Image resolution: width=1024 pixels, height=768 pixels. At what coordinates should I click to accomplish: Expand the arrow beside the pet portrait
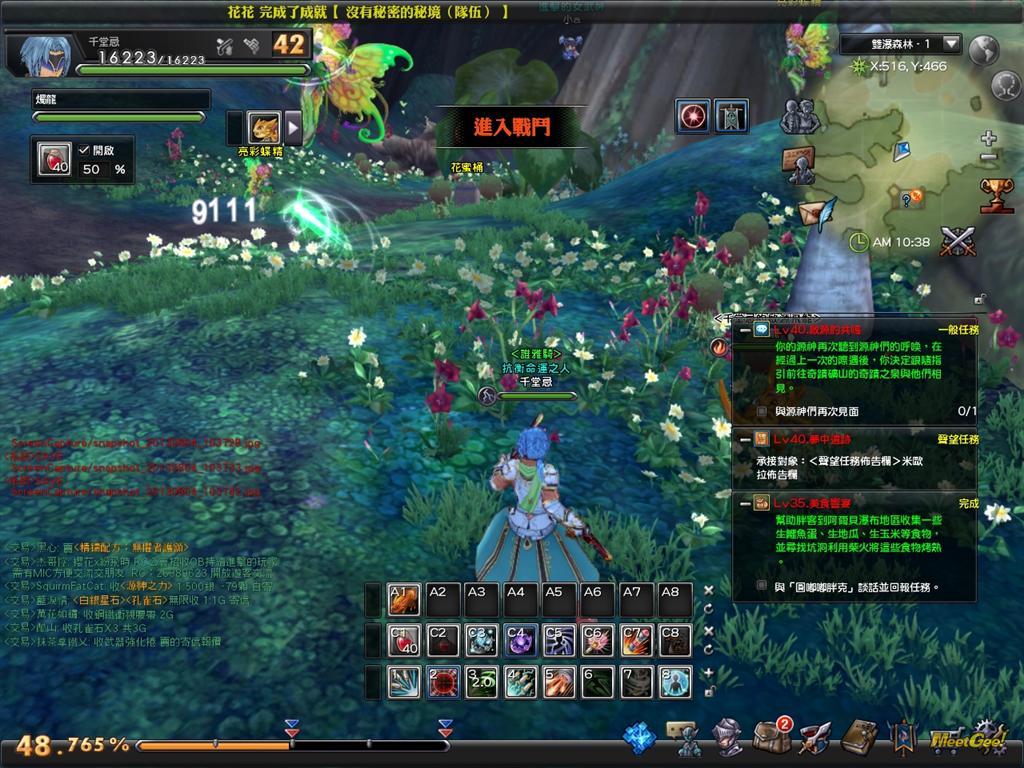coord(293,127)
